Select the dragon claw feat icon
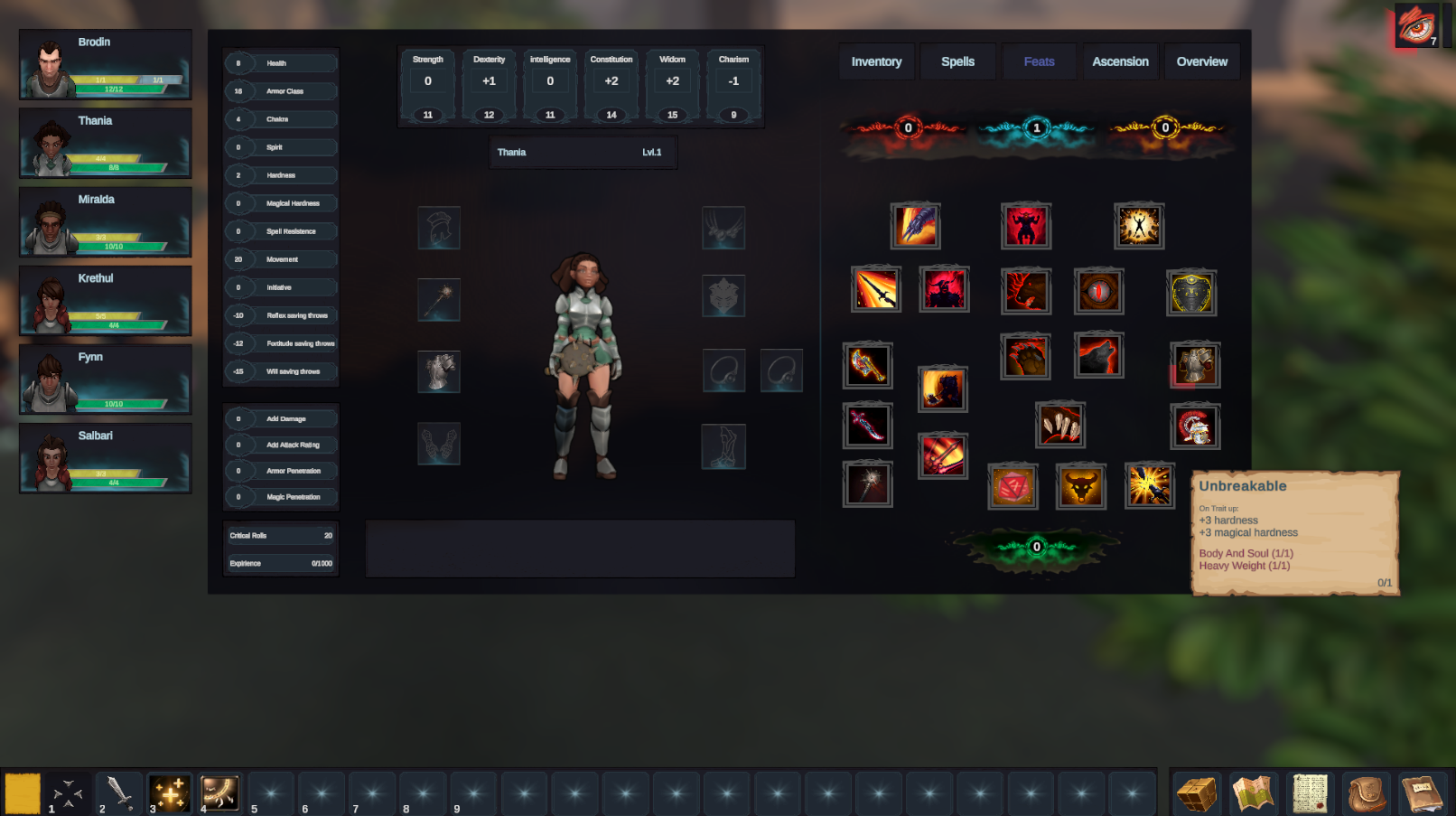This screenshot has width=1456, height=816. [x=917, y=226]
